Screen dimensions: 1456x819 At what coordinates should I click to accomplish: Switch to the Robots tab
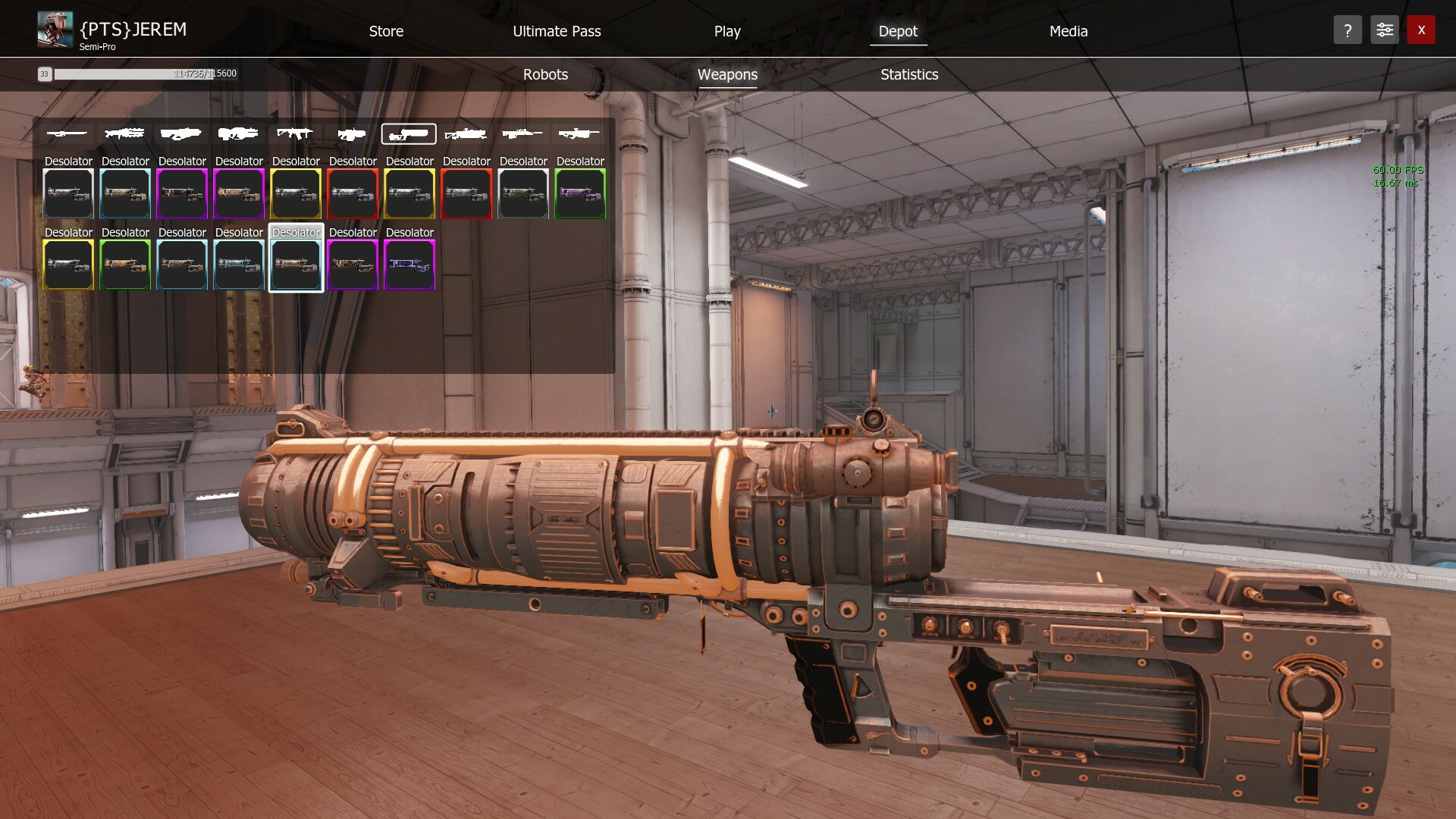[544, 74]
